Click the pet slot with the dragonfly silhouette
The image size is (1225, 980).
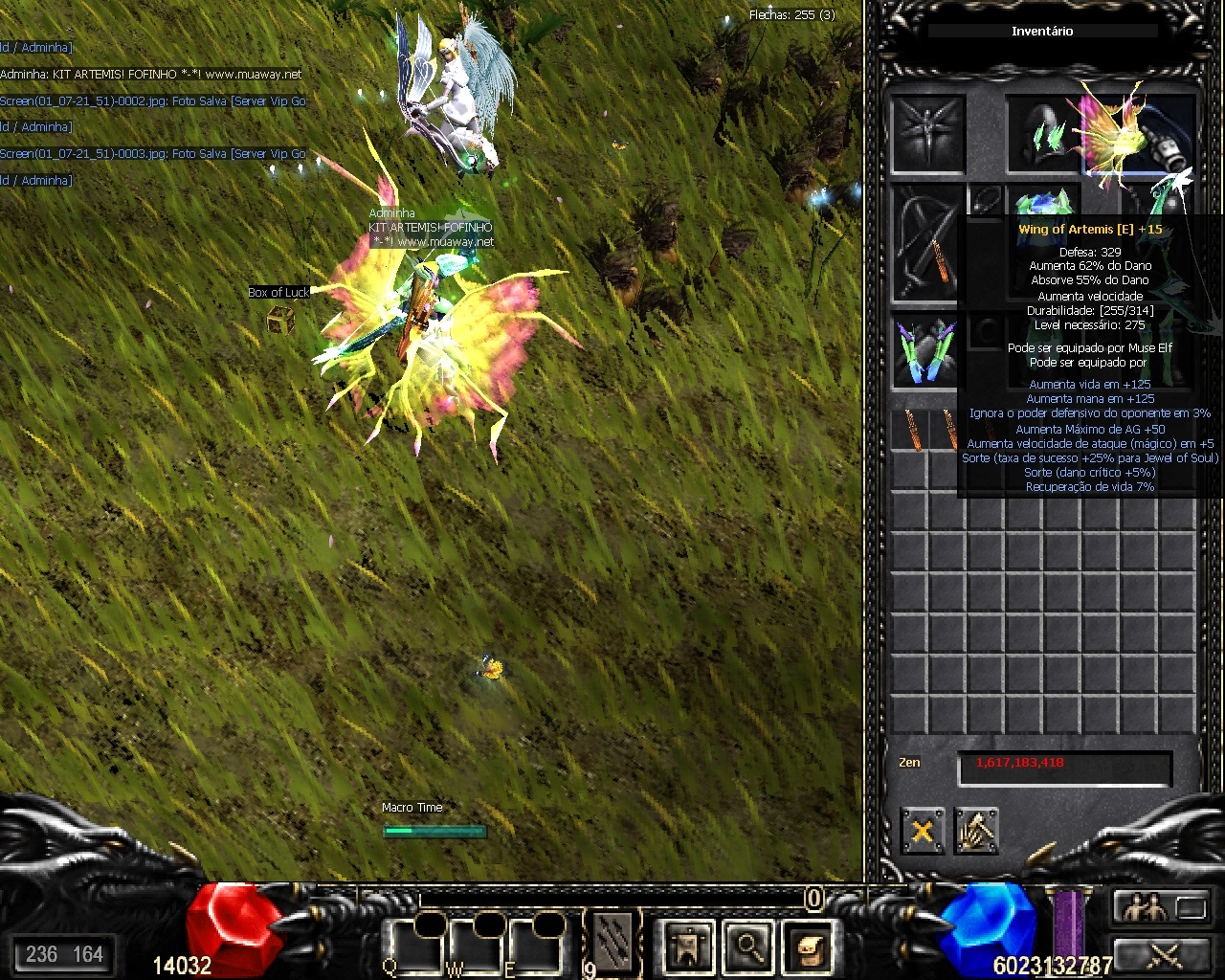click(926, 134)
